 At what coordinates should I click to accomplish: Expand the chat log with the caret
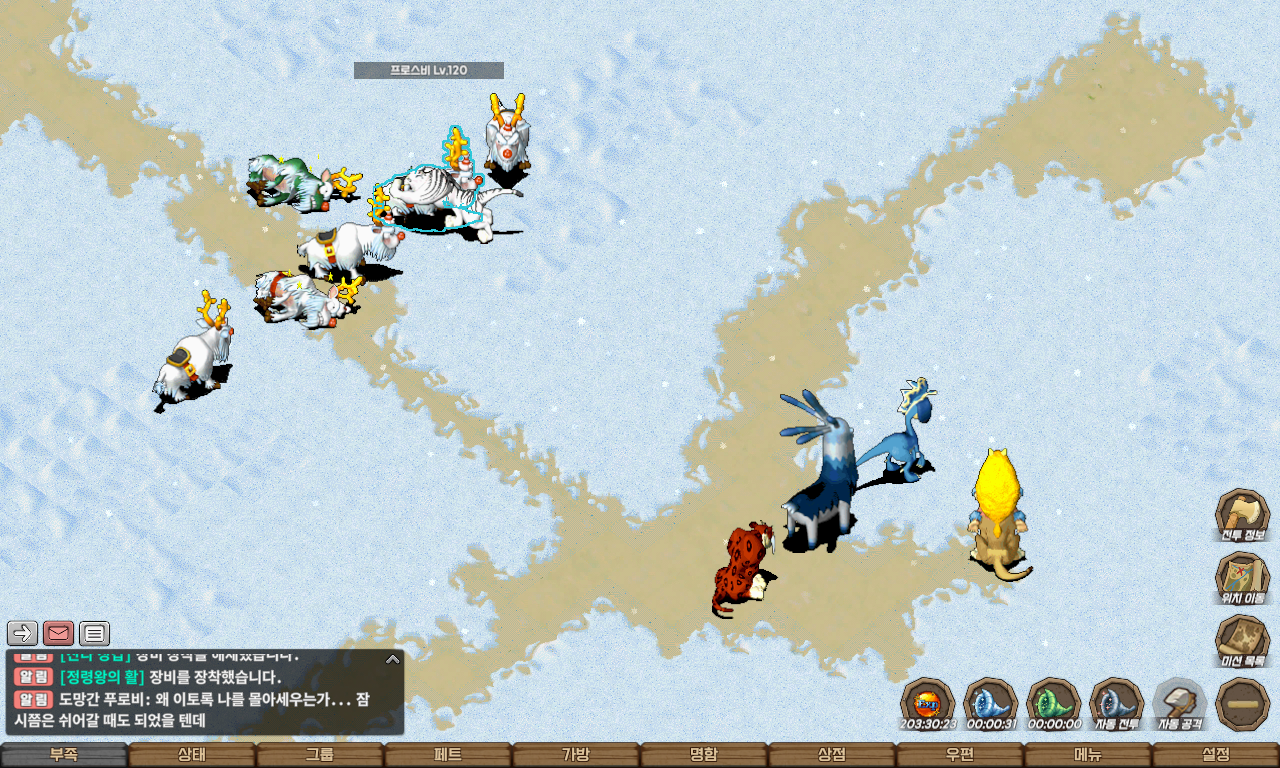point(393,659)
